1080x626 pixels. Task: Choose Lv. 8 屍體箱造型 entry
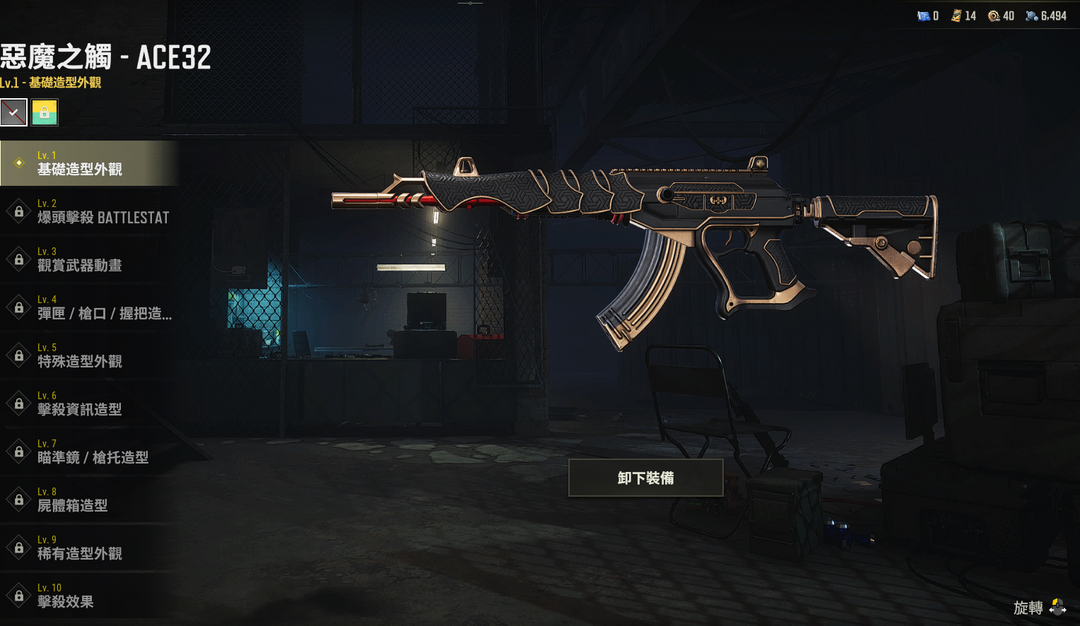coord(88,500)
